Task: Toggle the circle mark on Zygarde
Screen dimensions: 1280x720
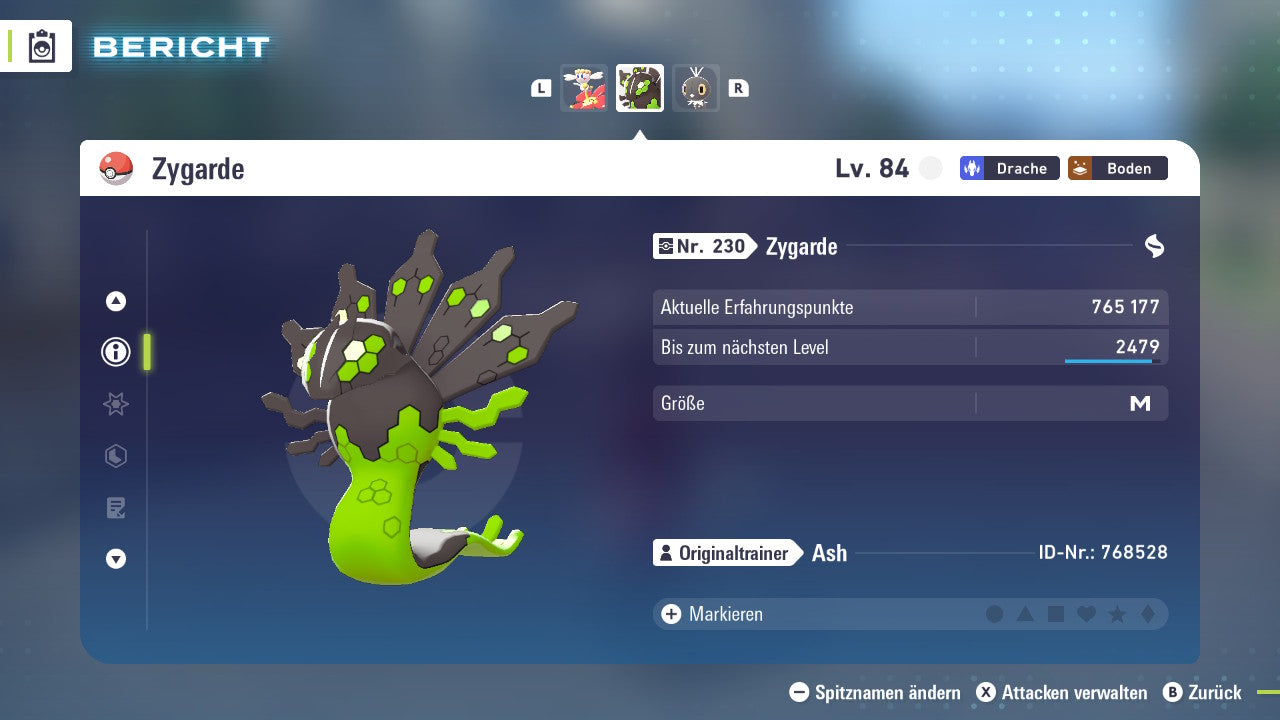Action: coord(995,614)
